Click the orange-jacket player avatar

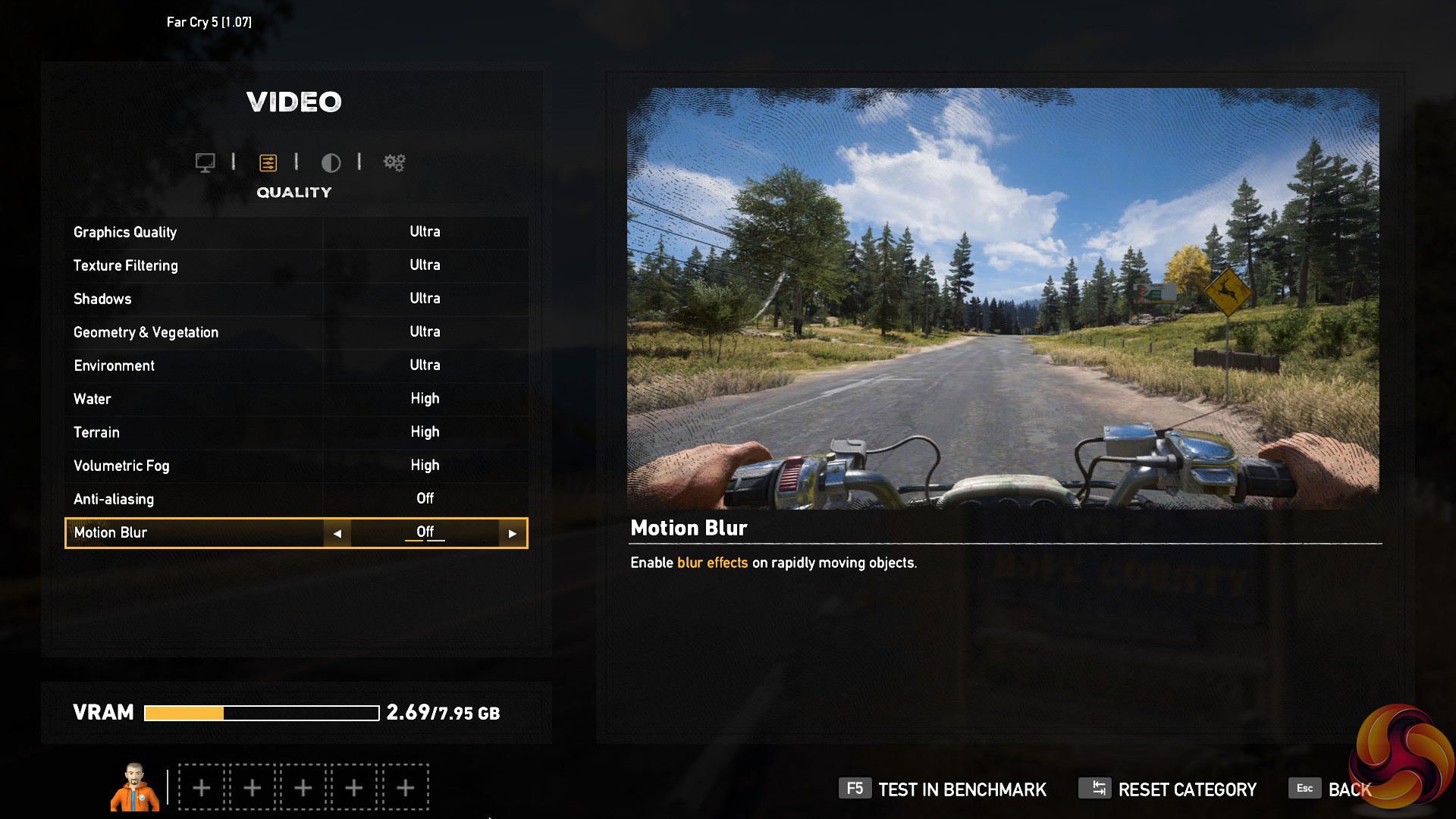(x=135, y=787)
